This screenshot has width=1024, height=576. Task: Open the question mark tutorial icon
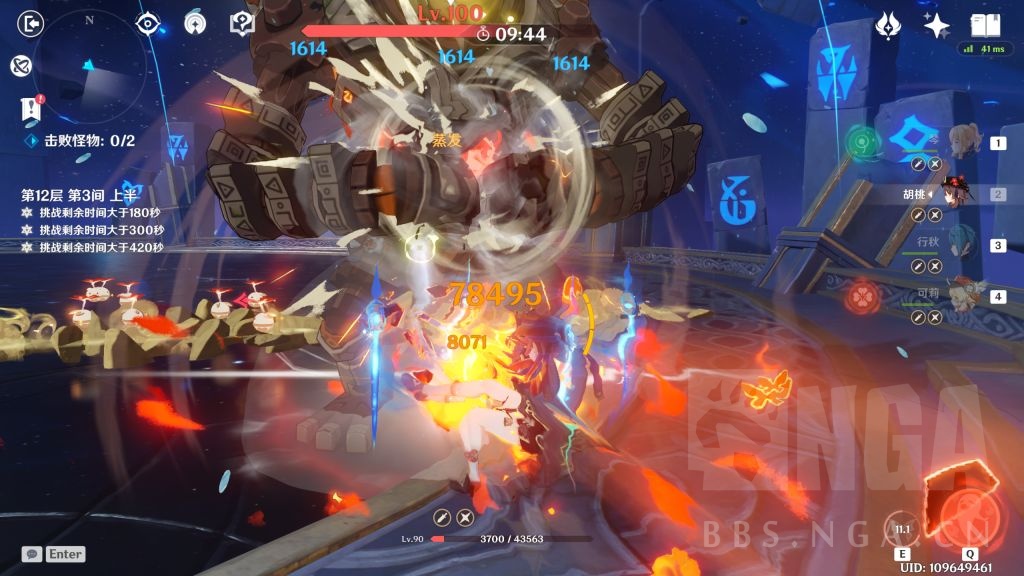click(x=241, y=23)
